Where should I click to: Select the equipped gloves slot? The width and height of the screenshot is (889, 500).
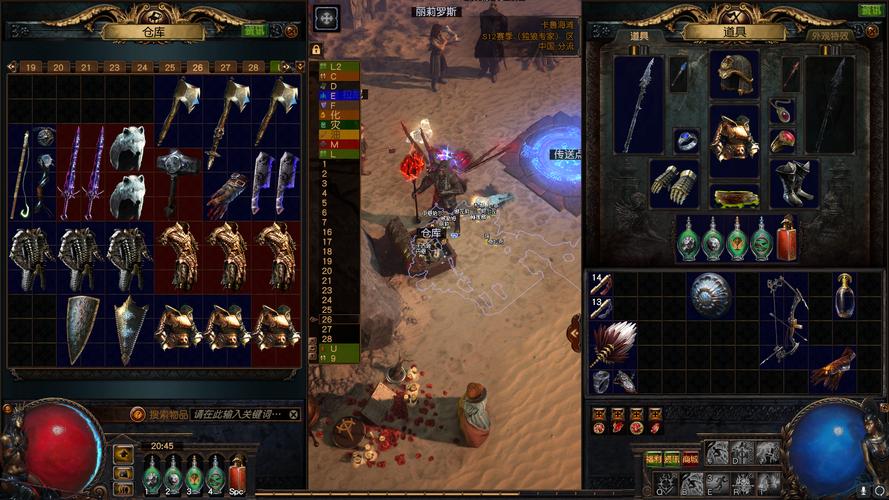click(x=673, y=185)
